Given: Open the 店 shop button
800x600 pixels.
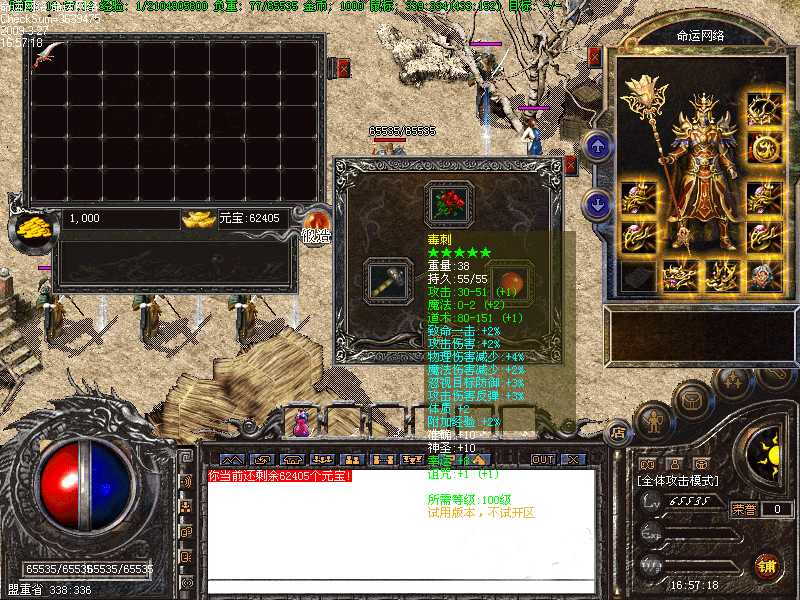Looking at the screenshot, I should point(617,433).
